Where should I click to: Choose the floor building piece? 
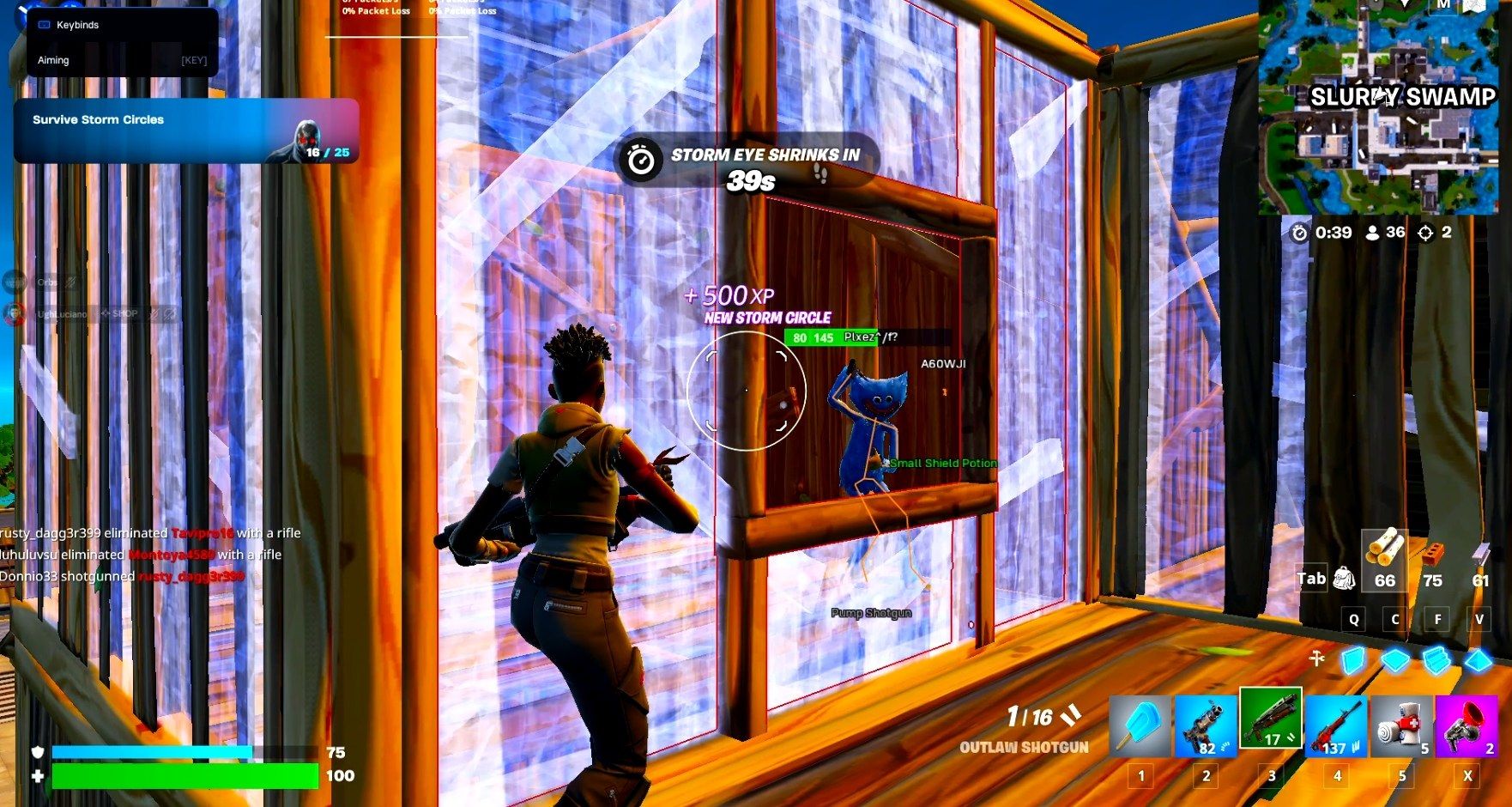pyautogui.click(x=1395, y=659)
